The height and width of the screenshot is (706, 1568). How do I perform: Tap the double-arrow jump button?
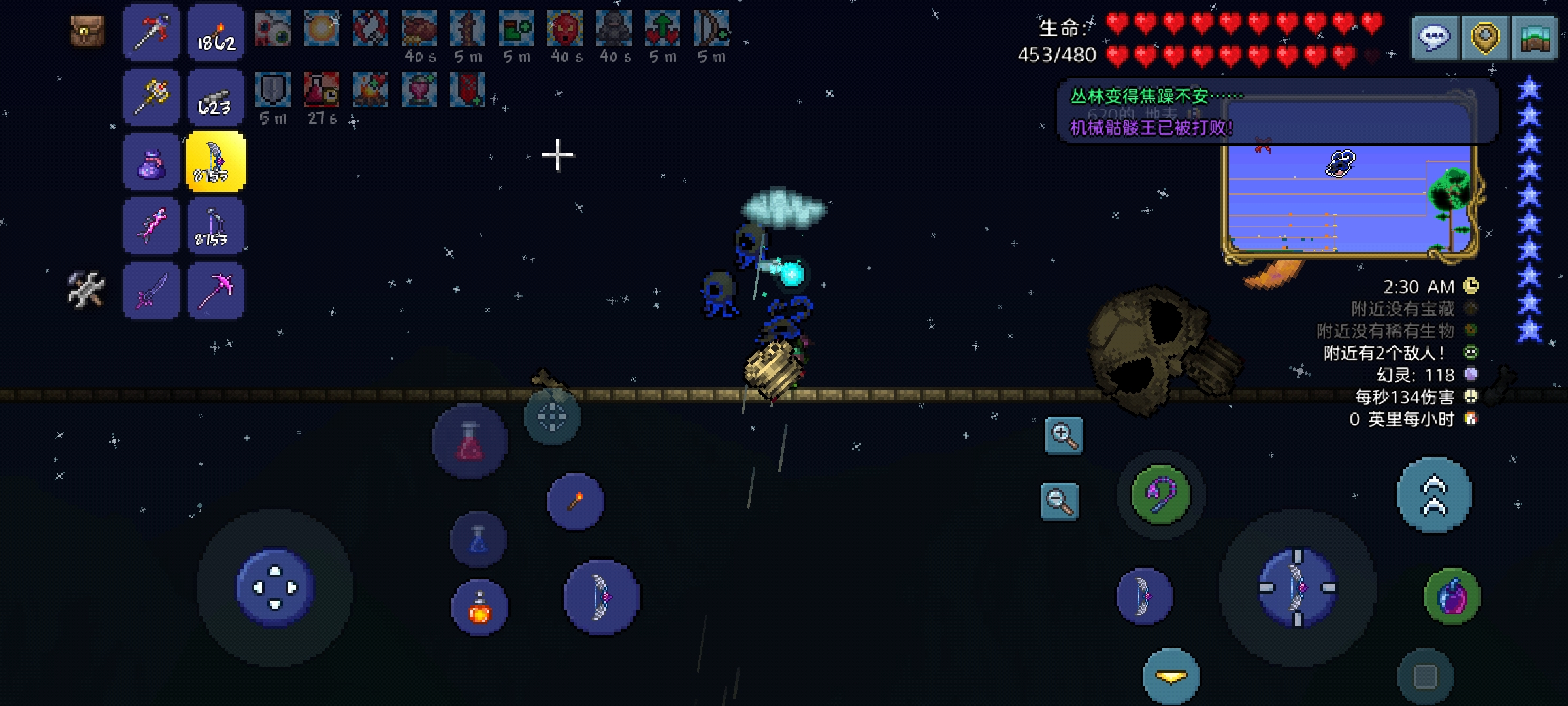tap(1434, 495)
